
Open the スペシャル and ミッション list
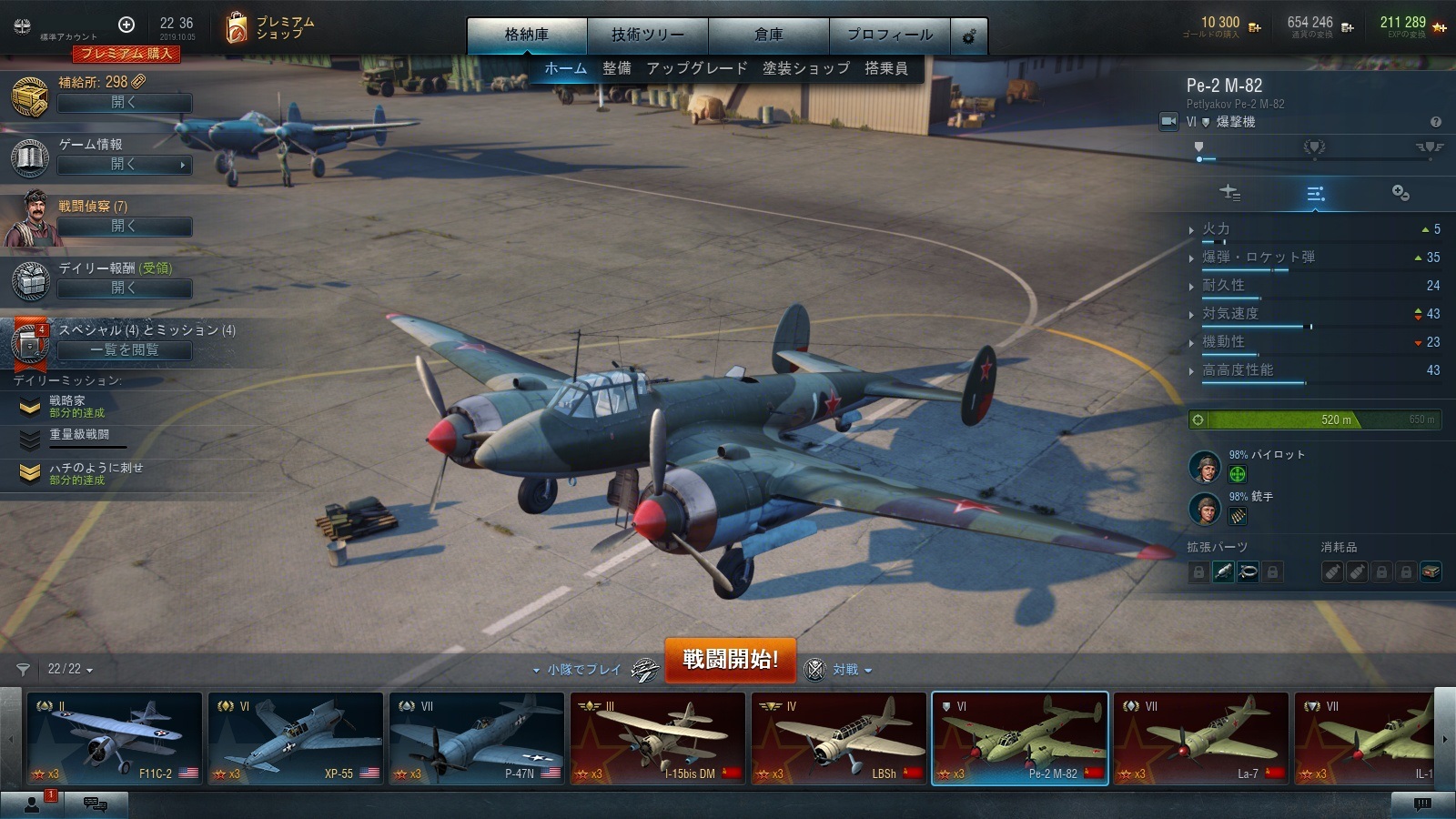[125, 350]
